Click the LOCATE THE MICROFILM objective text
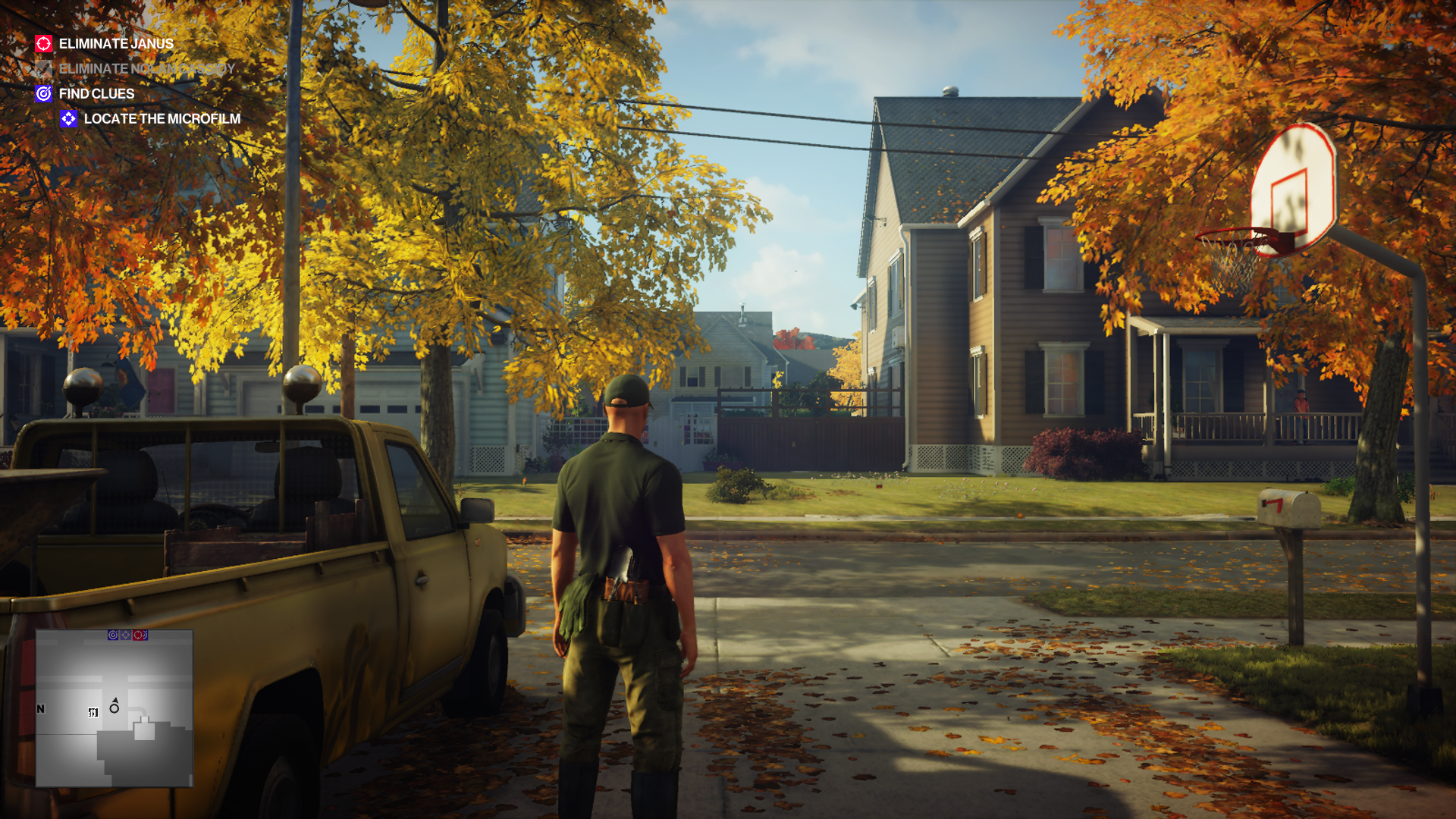 [163, 119]
